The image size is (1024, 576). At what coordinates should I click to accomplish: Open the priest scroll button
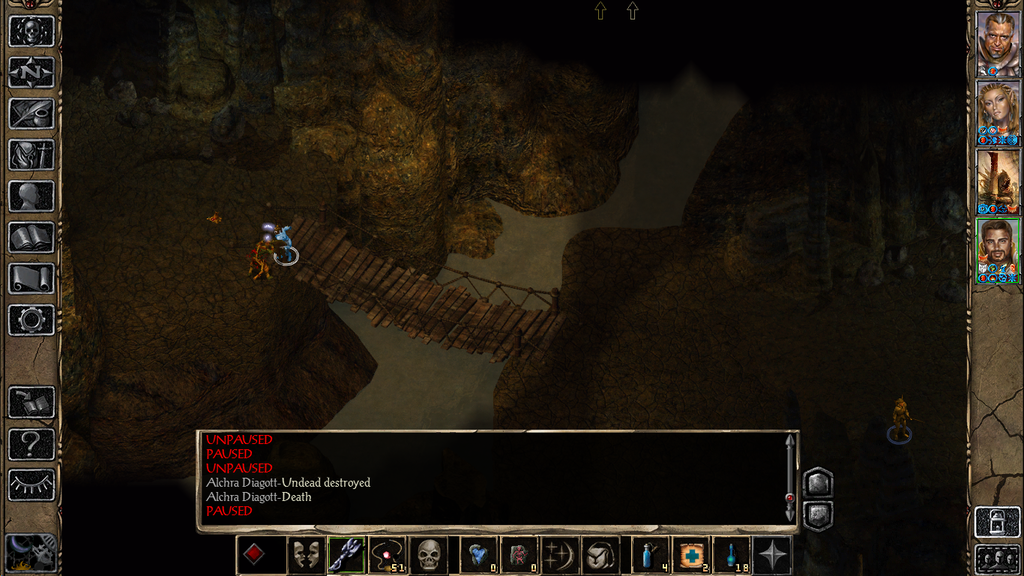pyautogui.click(x=31, y=278)
